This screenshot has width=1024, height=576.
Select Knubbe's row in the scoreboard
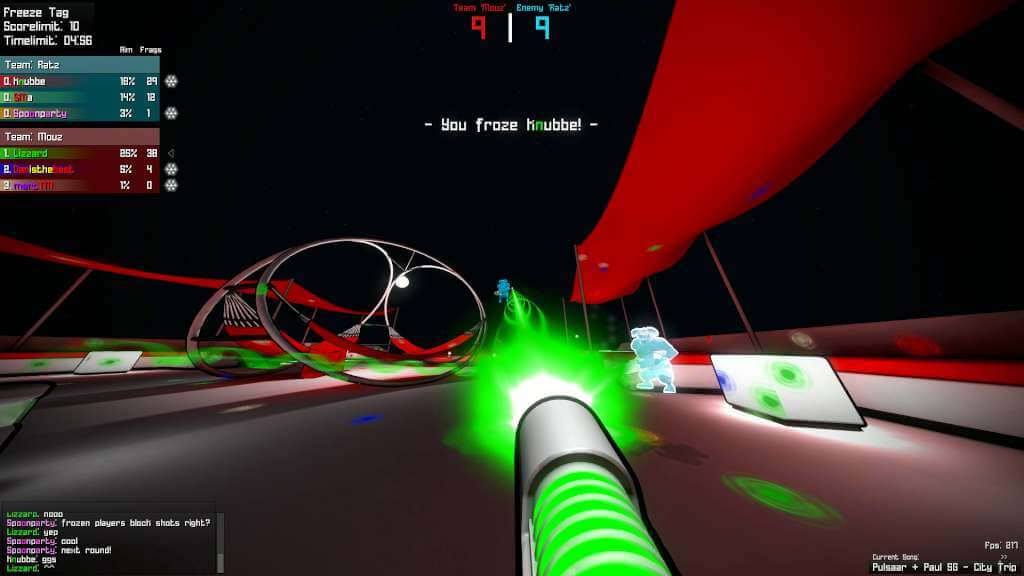click(x=80, y=81)
